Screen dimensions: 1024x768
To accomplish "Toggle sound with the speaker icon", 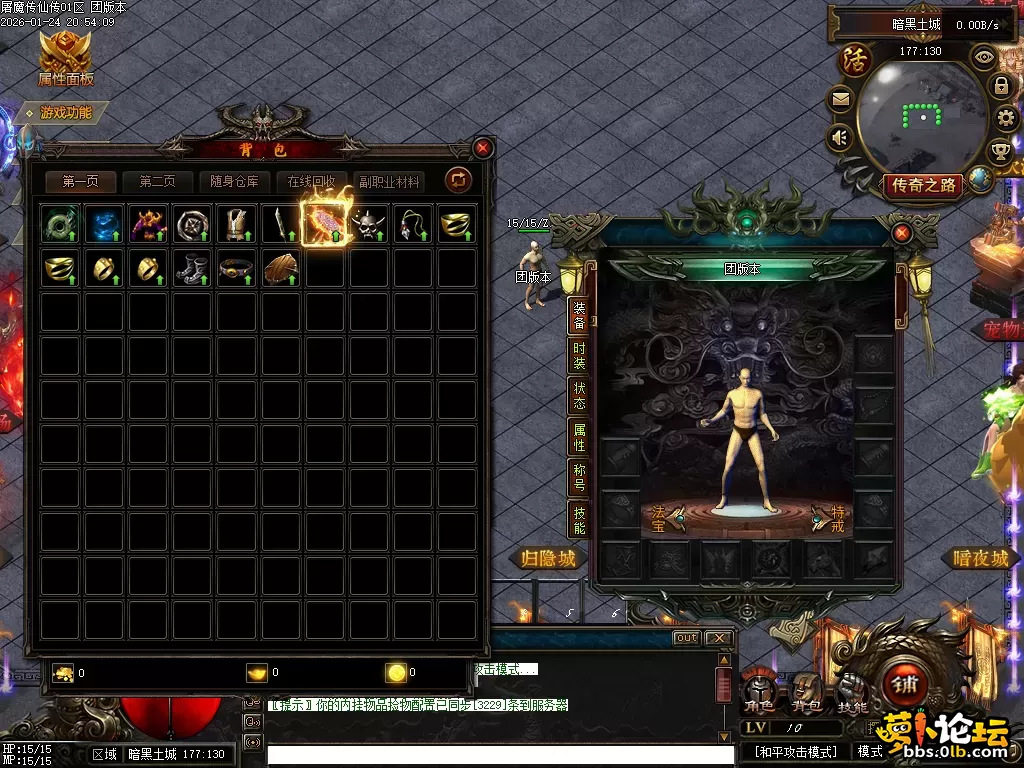I will (840, 137).
